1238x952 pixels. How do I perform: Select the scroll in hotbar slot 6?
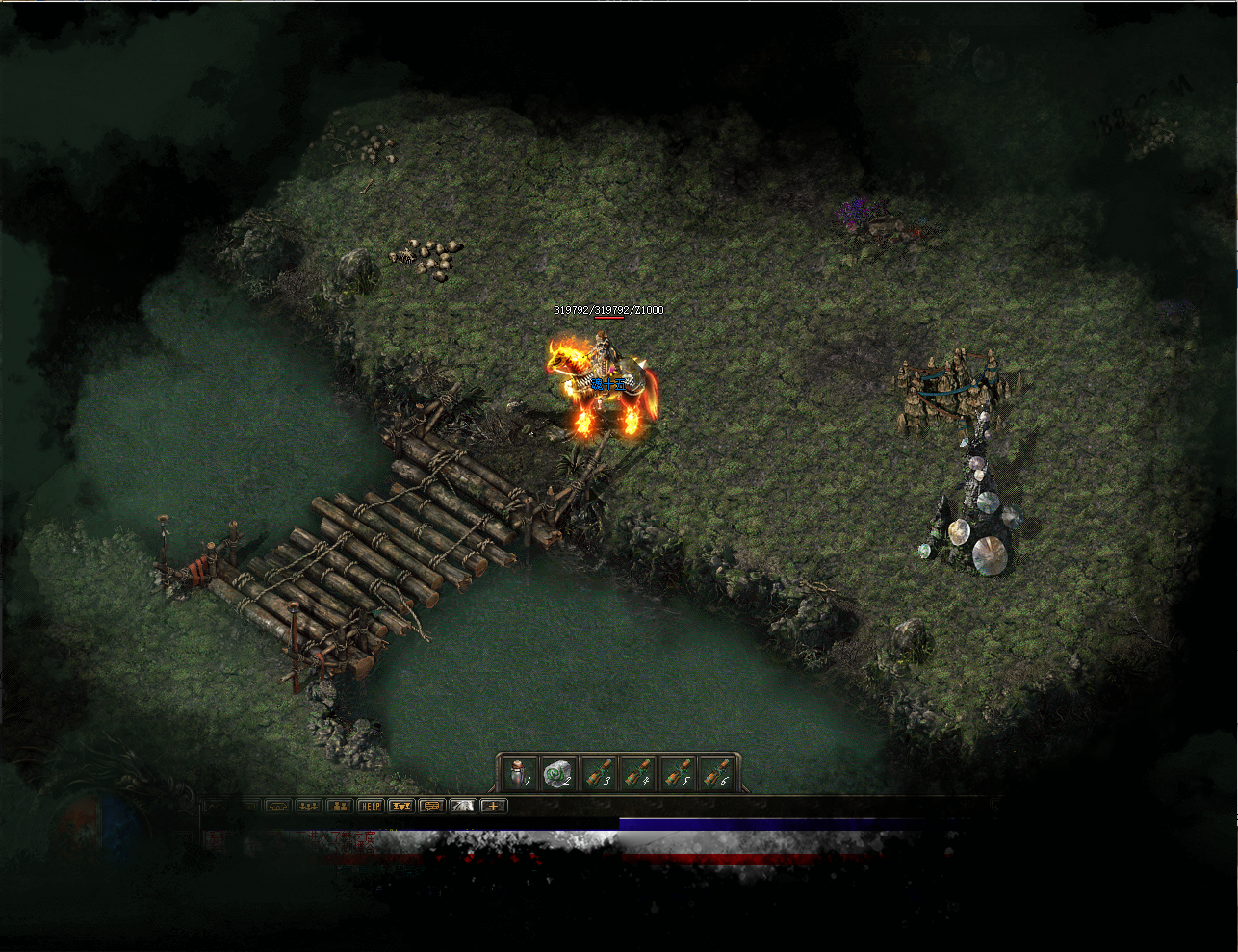(x=717, y=773)
